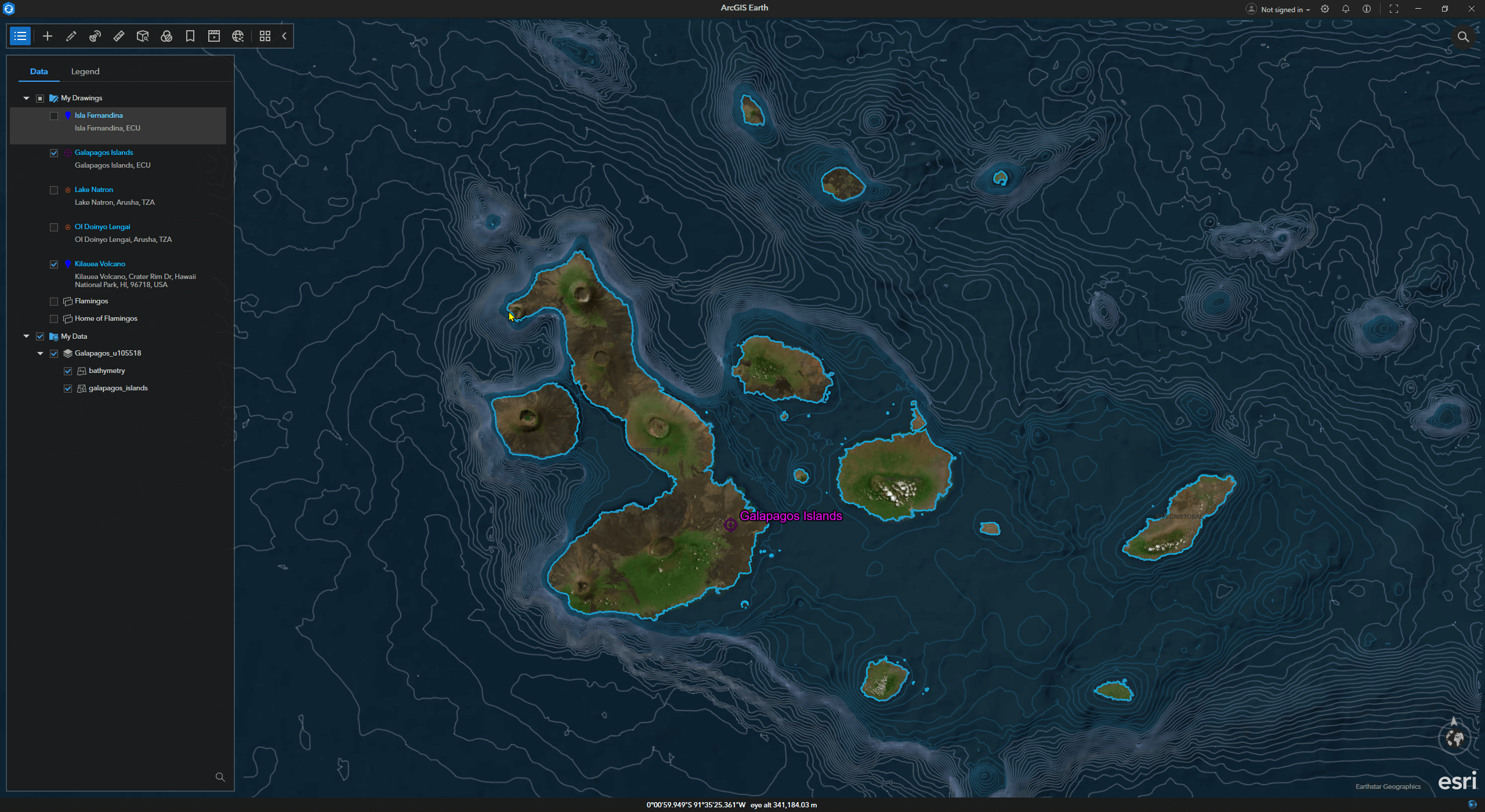Select the Ol Doinyo Lengai entry
Viewport: 1485px width, 812px height.
pyautogui.click(x=102, y=227)
